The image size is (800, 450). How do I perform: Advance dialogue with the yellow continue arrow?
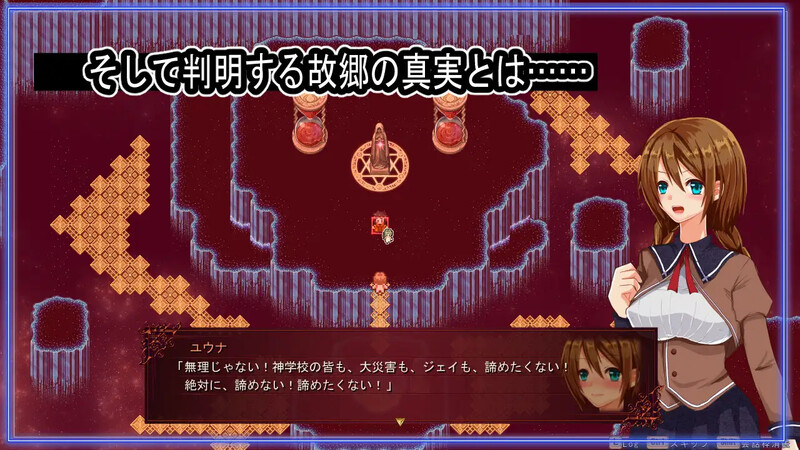tap(399, 422)
